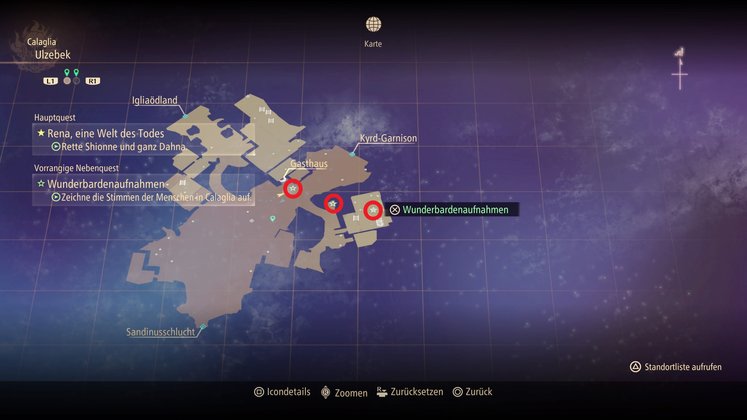This screenshot has height=420, width=747.
Task: Select the Hauptquest entry Rena, eine Welt des Todes
Action: click(103, 132)
